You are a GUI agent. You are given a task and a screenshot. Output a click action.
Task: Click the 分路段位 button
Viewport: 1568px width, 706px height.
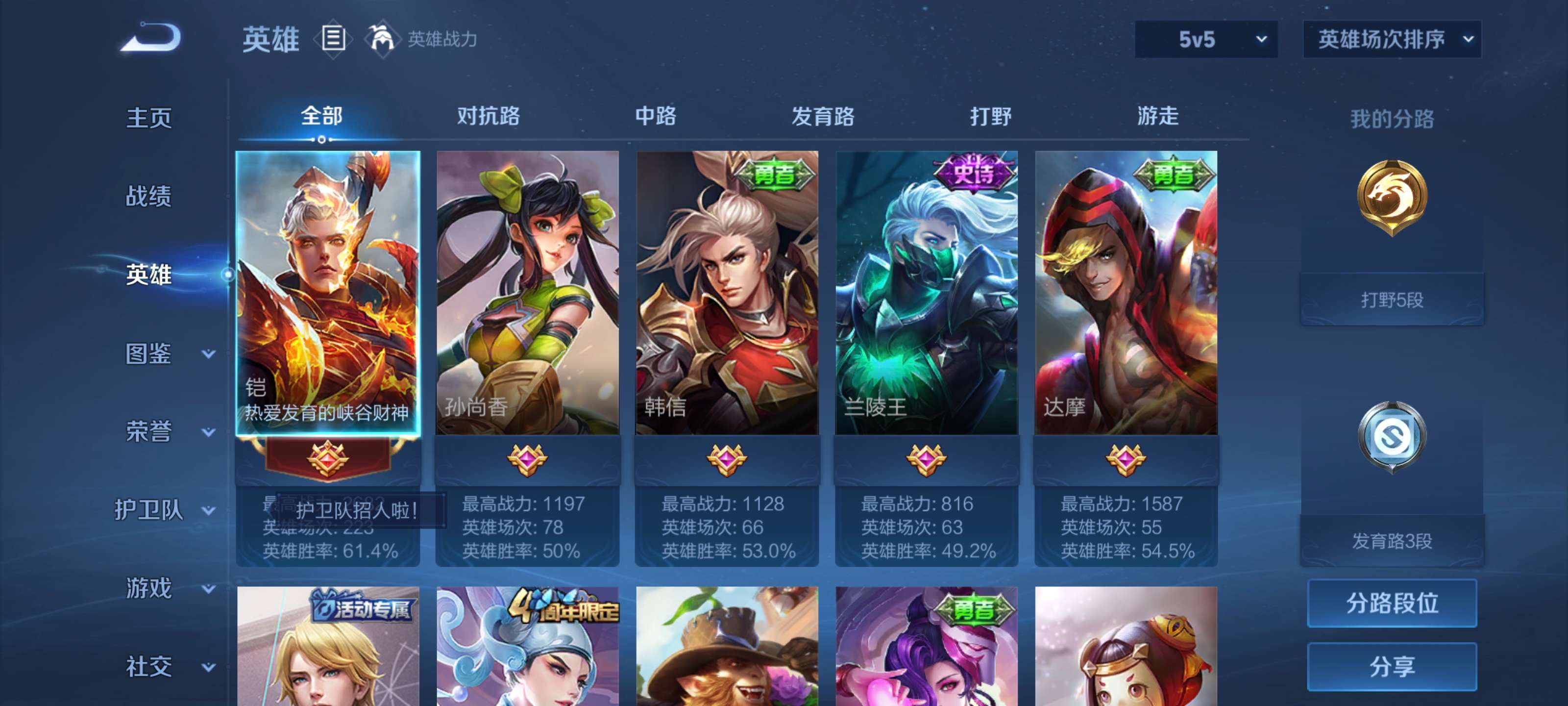(x=1393, y=605)
